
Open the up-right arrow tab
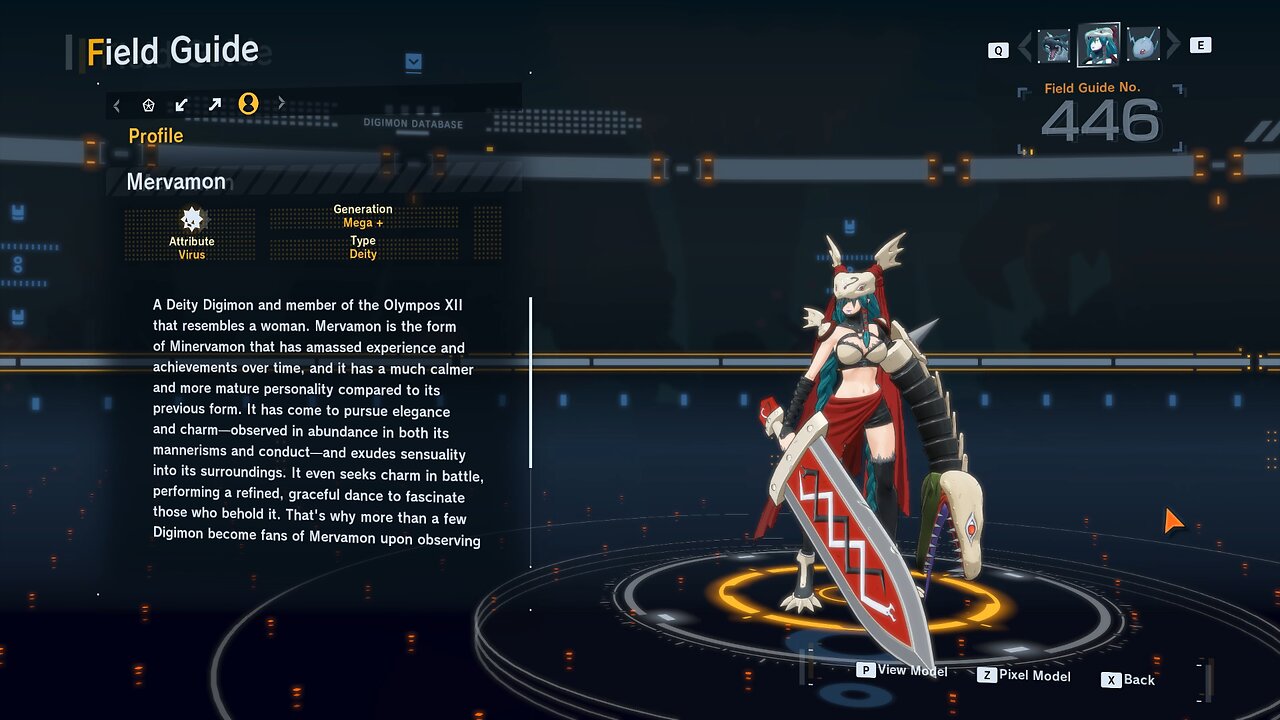click(215, 104)
